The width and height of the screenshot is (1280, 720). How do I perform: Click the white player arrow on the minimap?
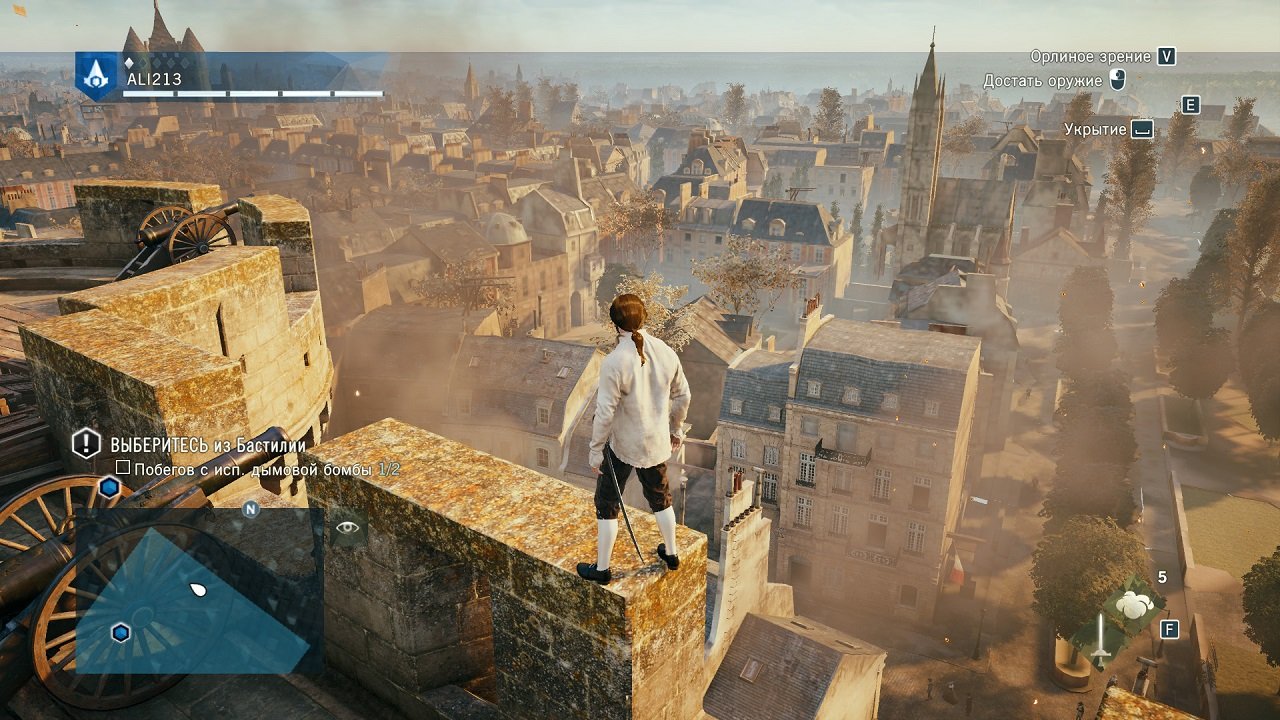(x=198, y=589)
